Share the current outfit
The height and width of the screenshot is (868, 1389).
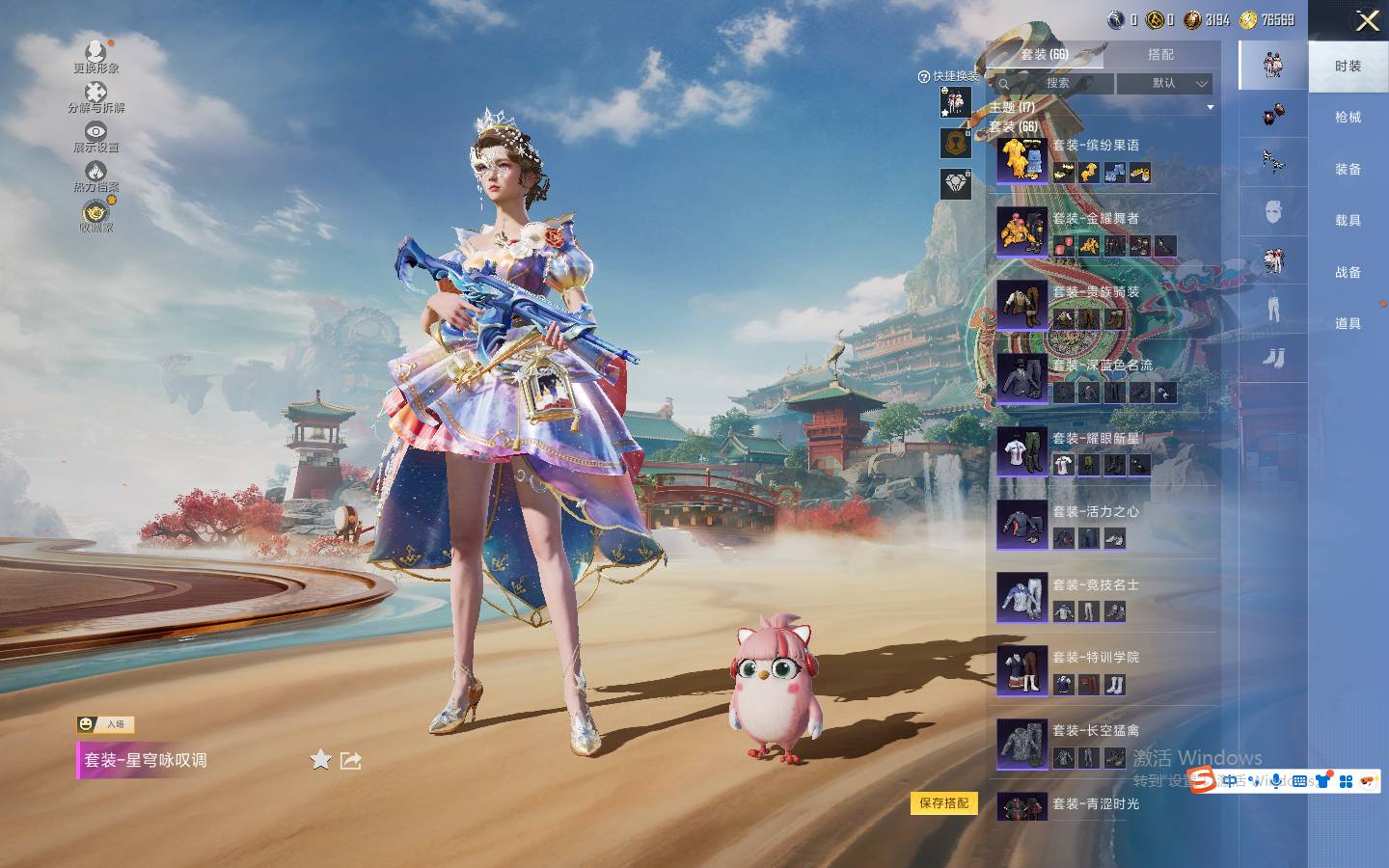point(351,760)
